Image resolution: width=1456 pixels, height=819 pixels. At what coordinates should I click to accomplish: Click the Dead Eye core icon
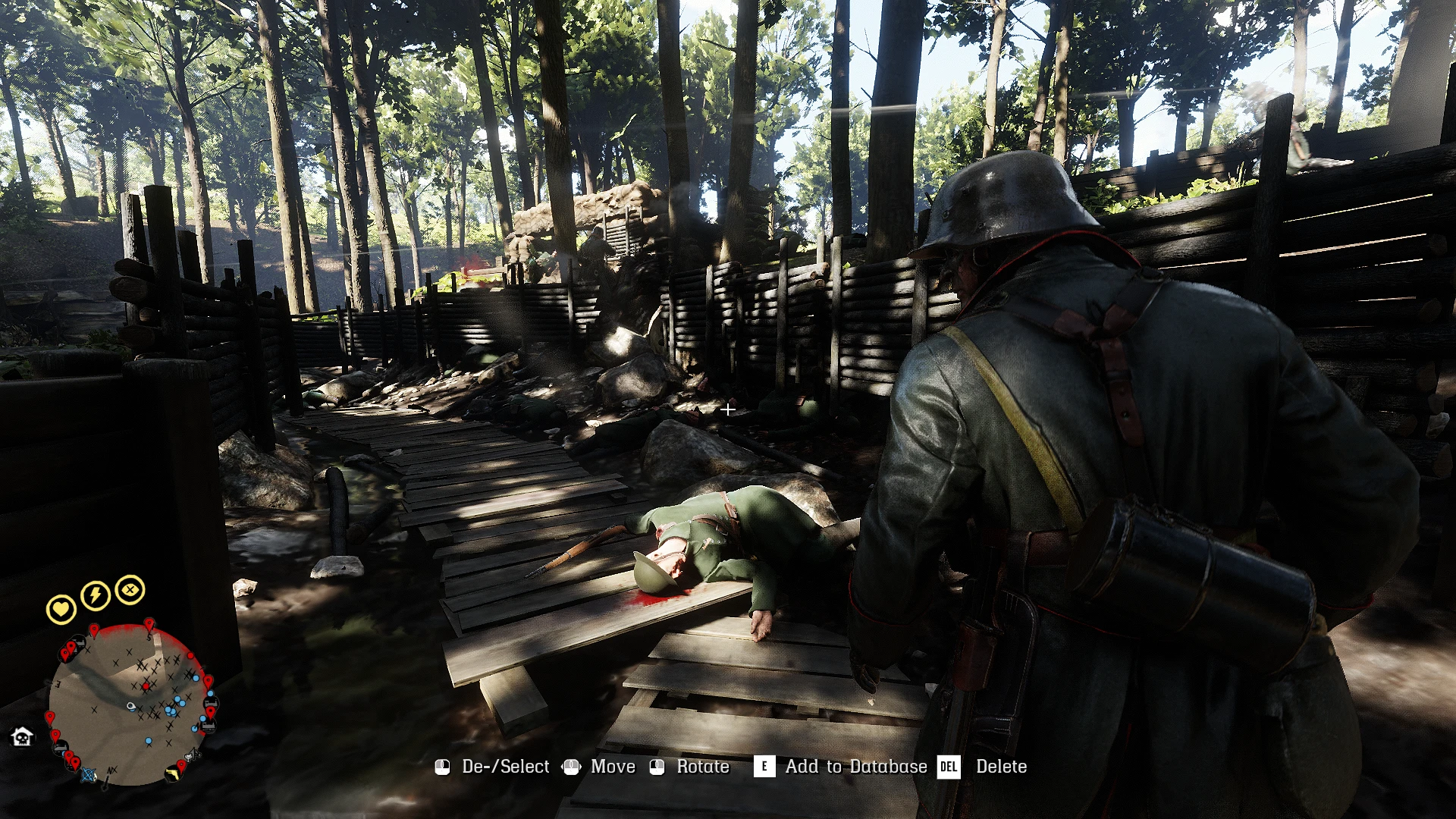(x=130, y=589)
